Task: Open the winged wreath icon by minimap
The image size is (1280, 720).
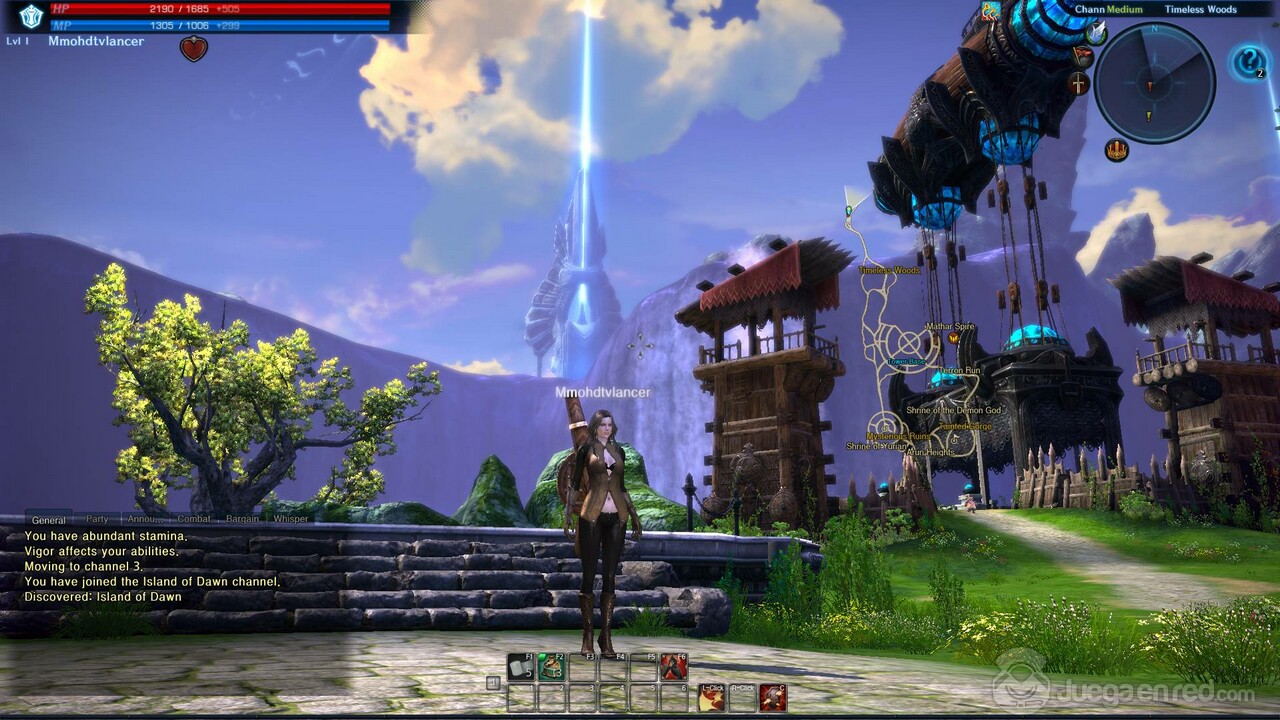Action: [x=1097, y=32]
